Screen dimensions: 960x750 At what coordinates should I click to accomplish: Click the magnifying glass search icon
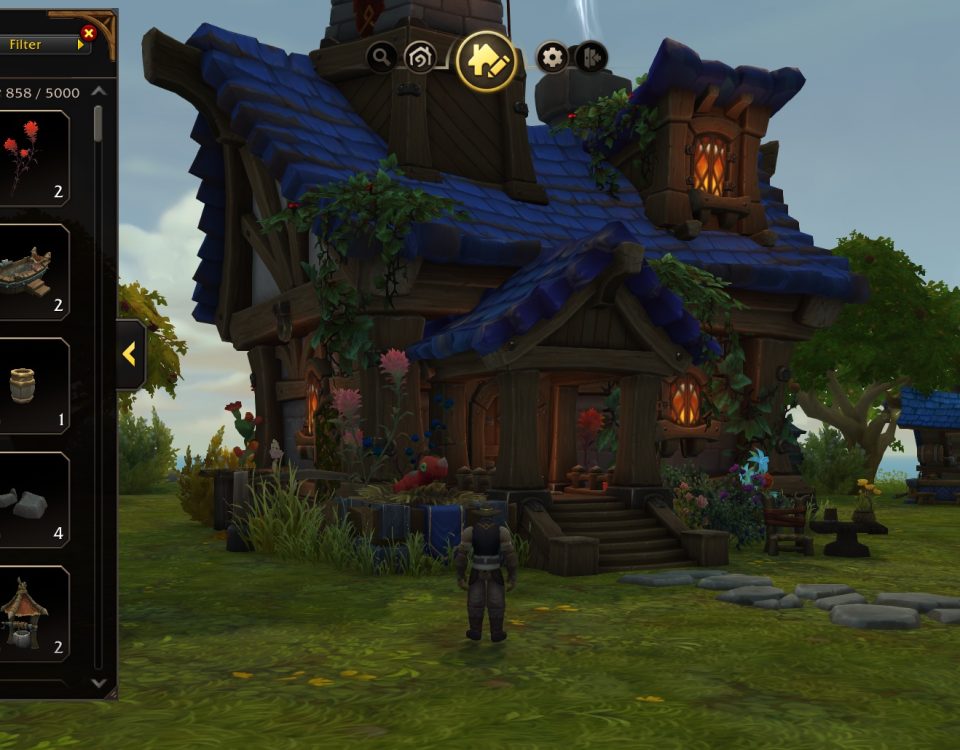tap(381, 57)
